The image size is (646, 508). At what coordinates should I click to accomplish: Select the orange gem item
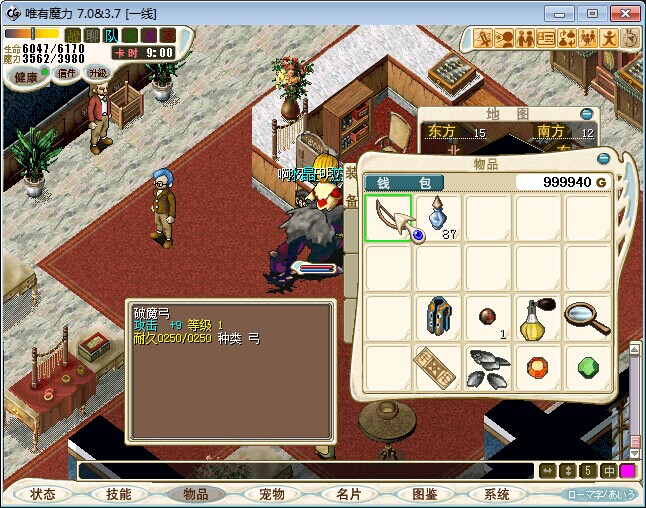(539, 368)
